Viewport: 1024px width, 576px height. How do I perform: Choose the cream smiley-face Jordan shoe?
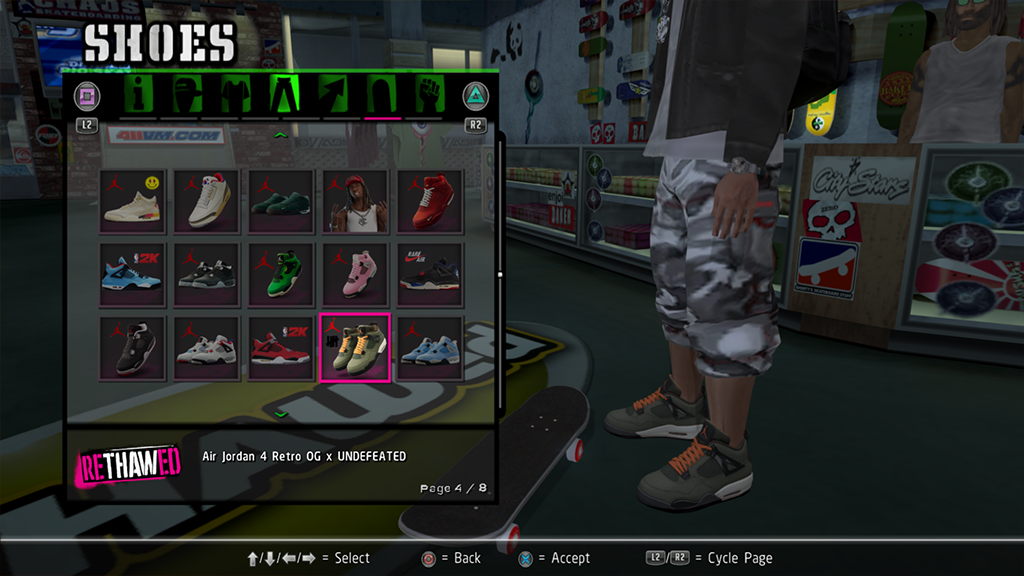click(x=133, y=200)
